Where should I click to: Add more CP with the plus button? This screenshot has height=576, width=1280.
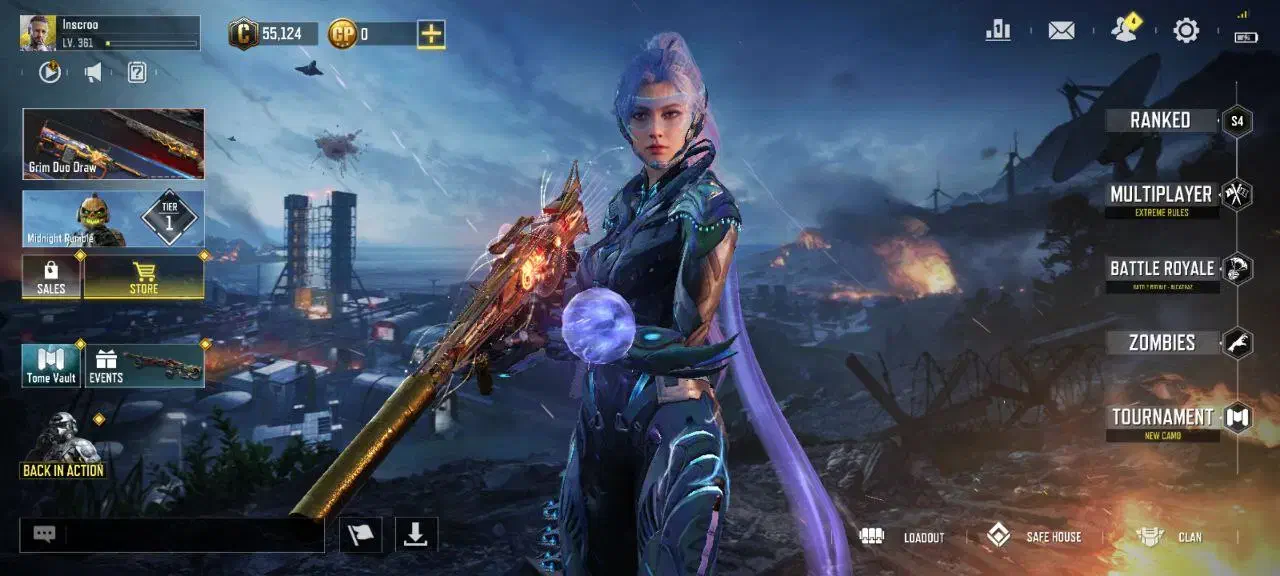431,34
